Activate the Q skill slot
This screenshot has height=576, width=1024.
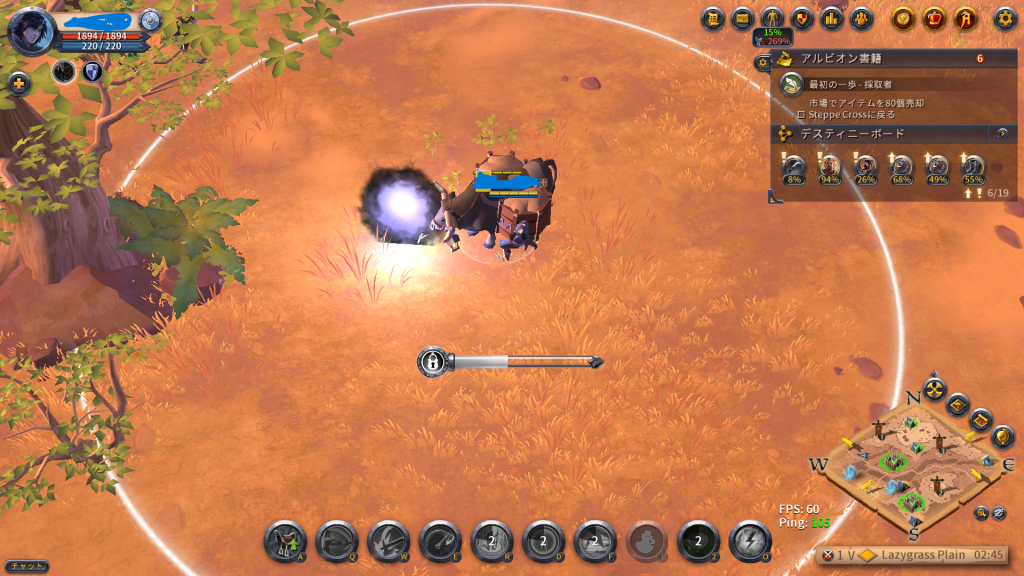(x=337, y=542)
